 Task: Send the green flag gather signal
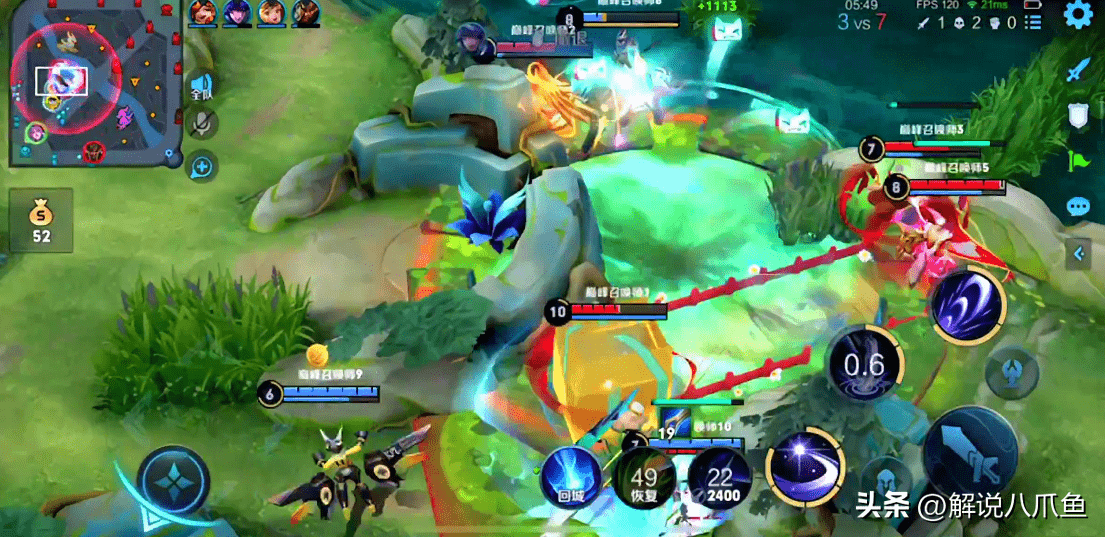click(x=1077, y=161)
